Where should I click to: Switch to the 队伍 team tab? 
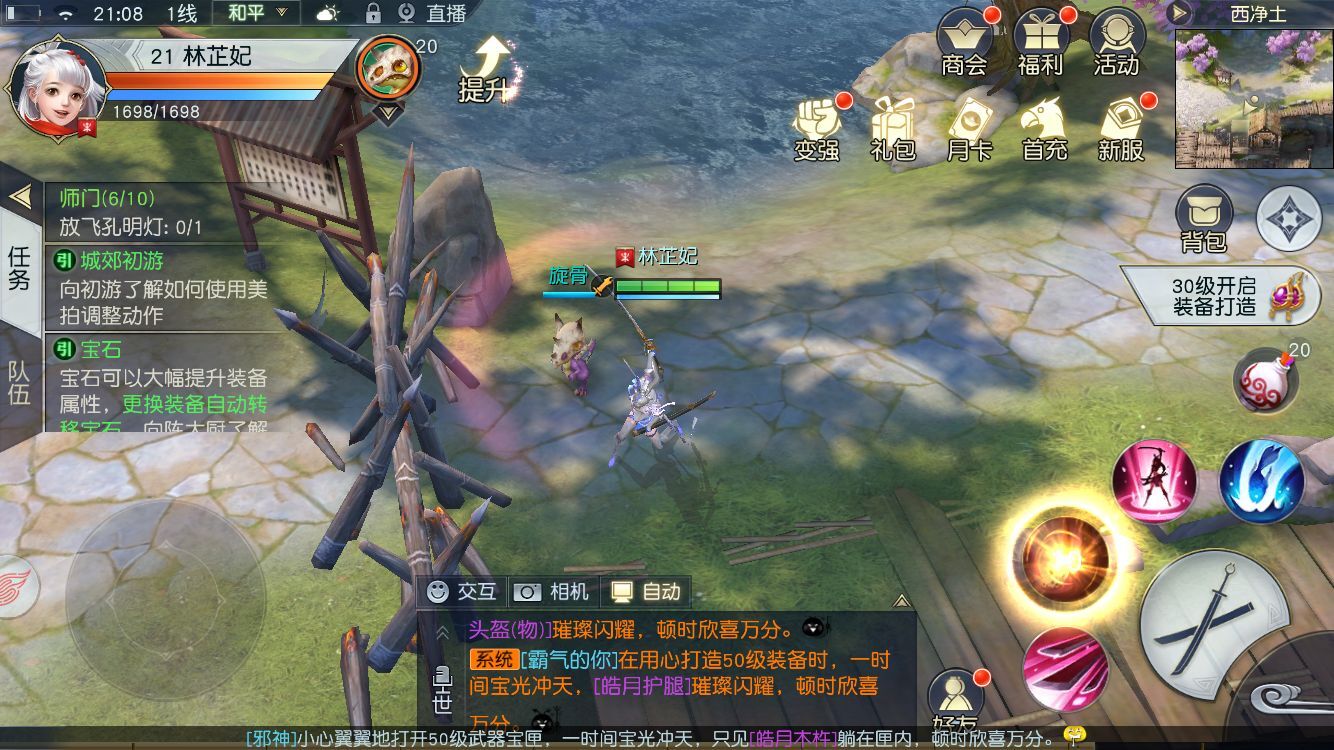(x=20, y=382)
